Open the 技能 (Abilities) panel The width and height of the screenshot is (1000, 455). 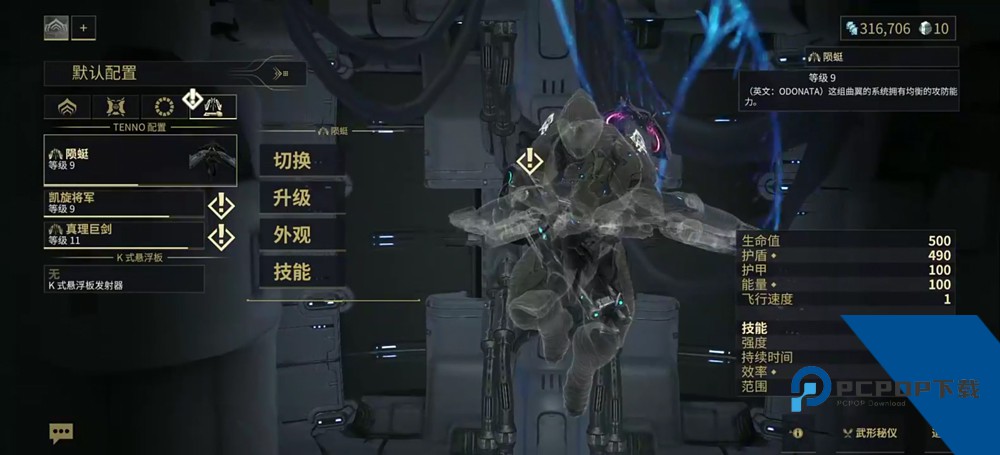[291, 271]
